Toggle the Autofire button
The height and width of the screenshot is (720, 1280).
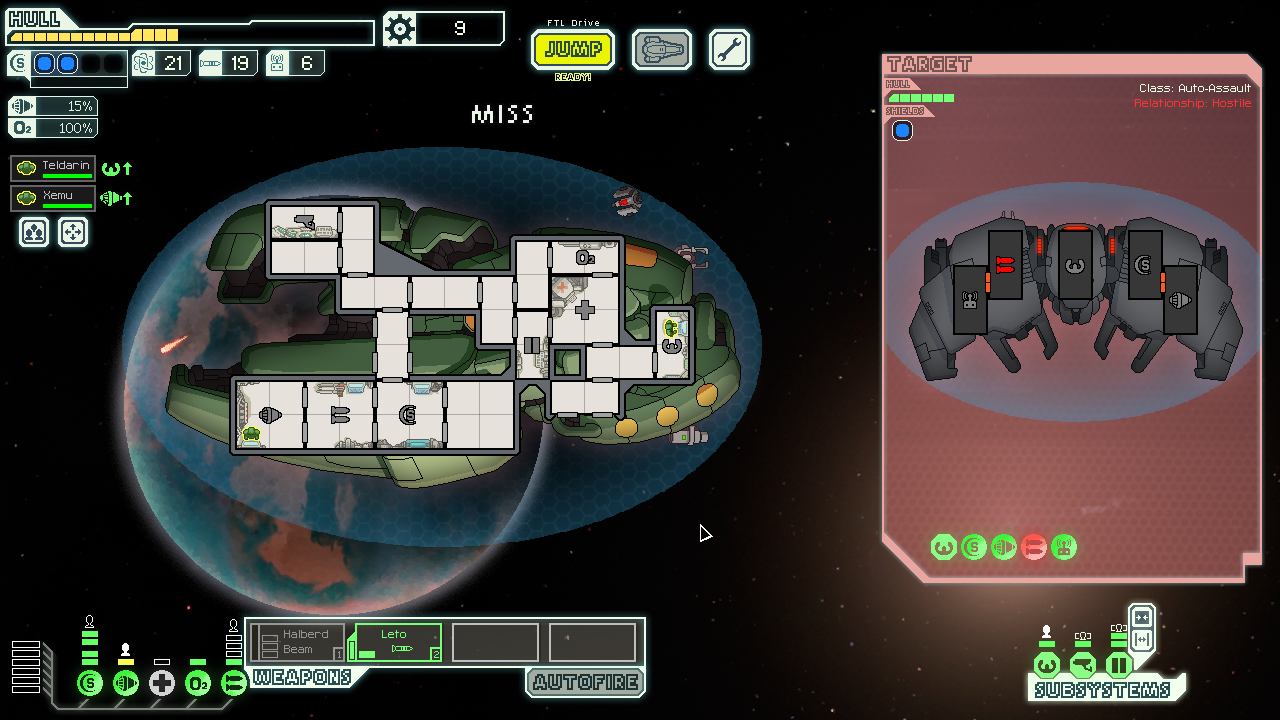(x=585, y=683)
